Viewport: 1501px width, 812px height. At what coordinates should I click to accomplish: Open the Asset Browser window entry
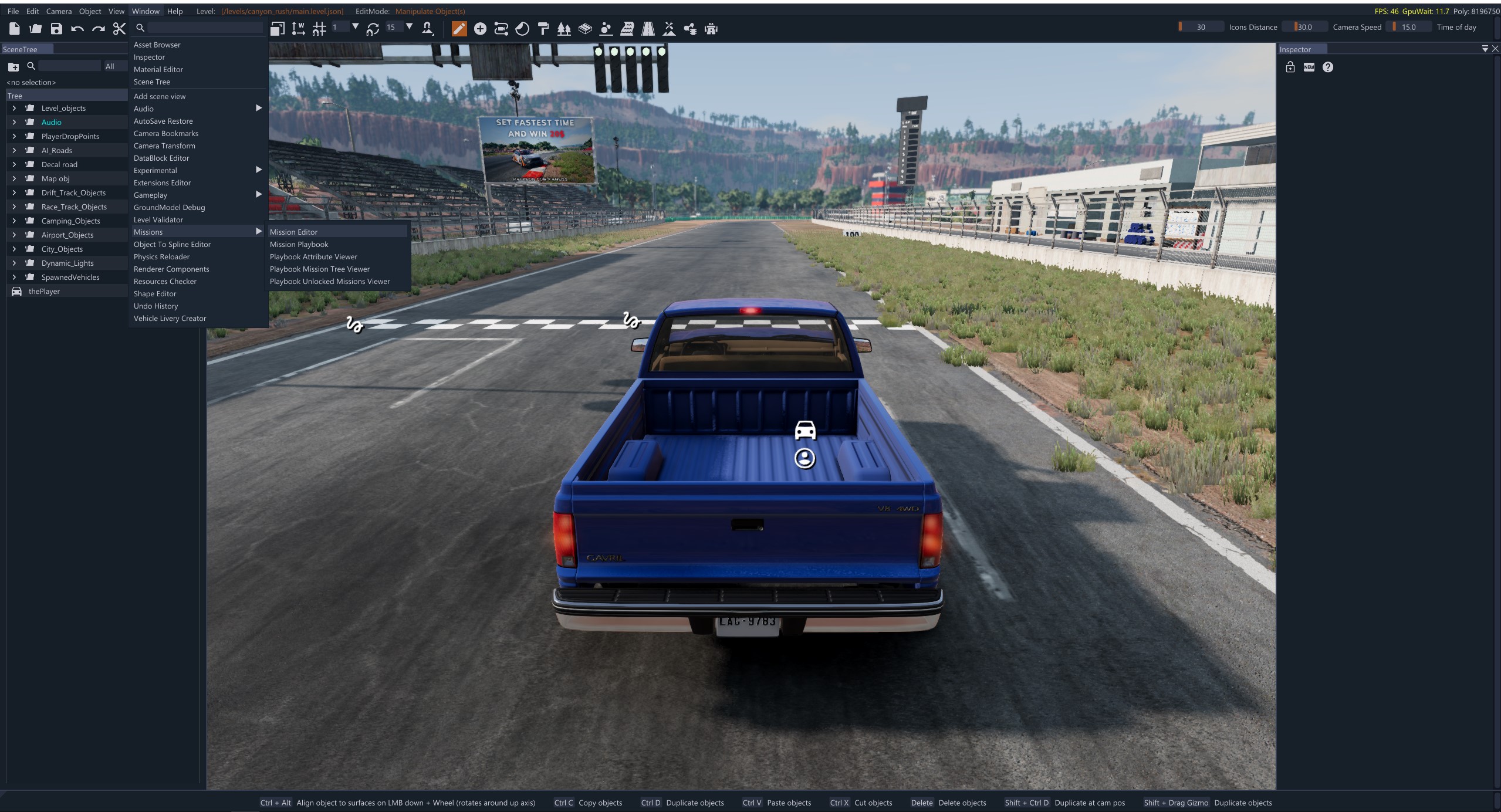157,45
